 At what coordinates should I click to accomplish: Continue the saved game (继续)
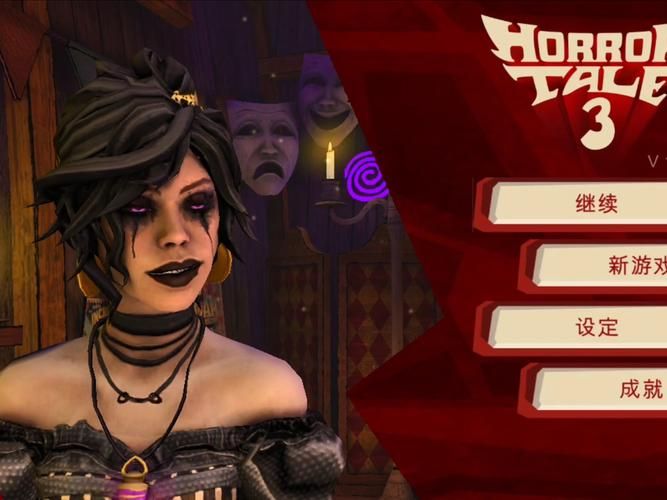[580, 204]
